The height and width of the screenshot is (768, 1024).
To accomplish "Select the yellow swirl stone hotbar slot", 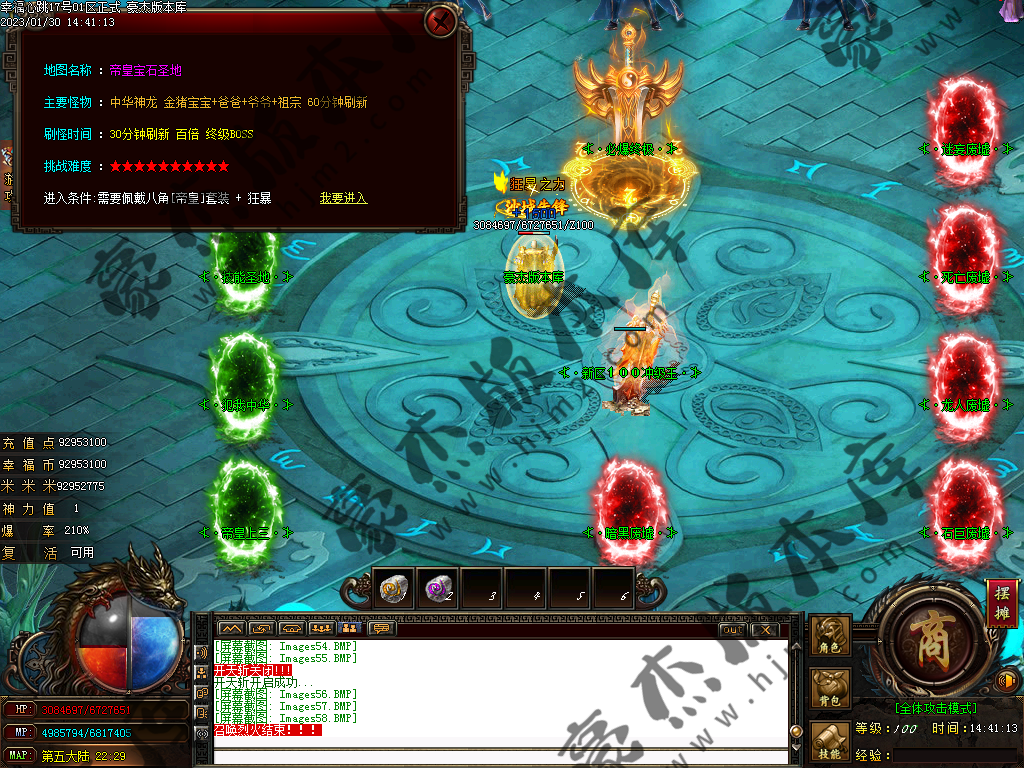I will pyautogui.click(x=393, y=588).
